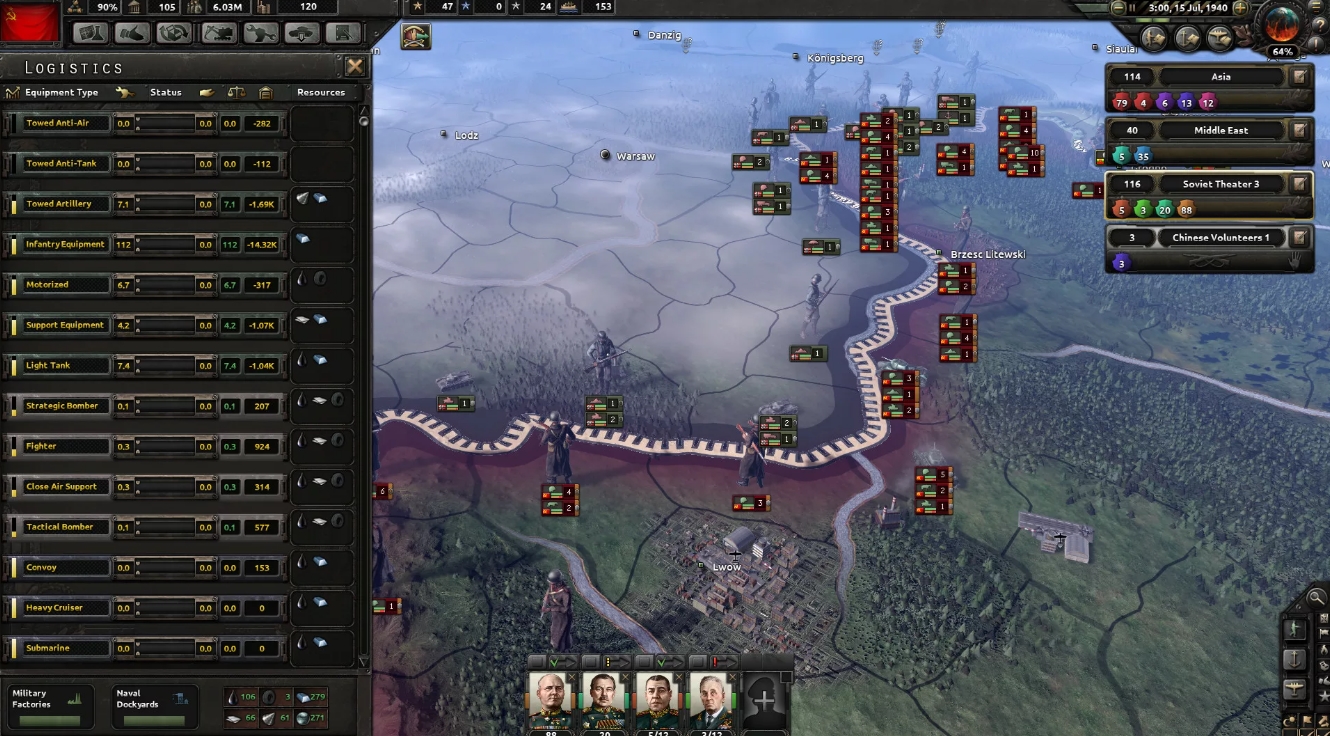Open the Research panel (flask icon)
This screenshot has width=1330, height=736.
click(90, 32)
